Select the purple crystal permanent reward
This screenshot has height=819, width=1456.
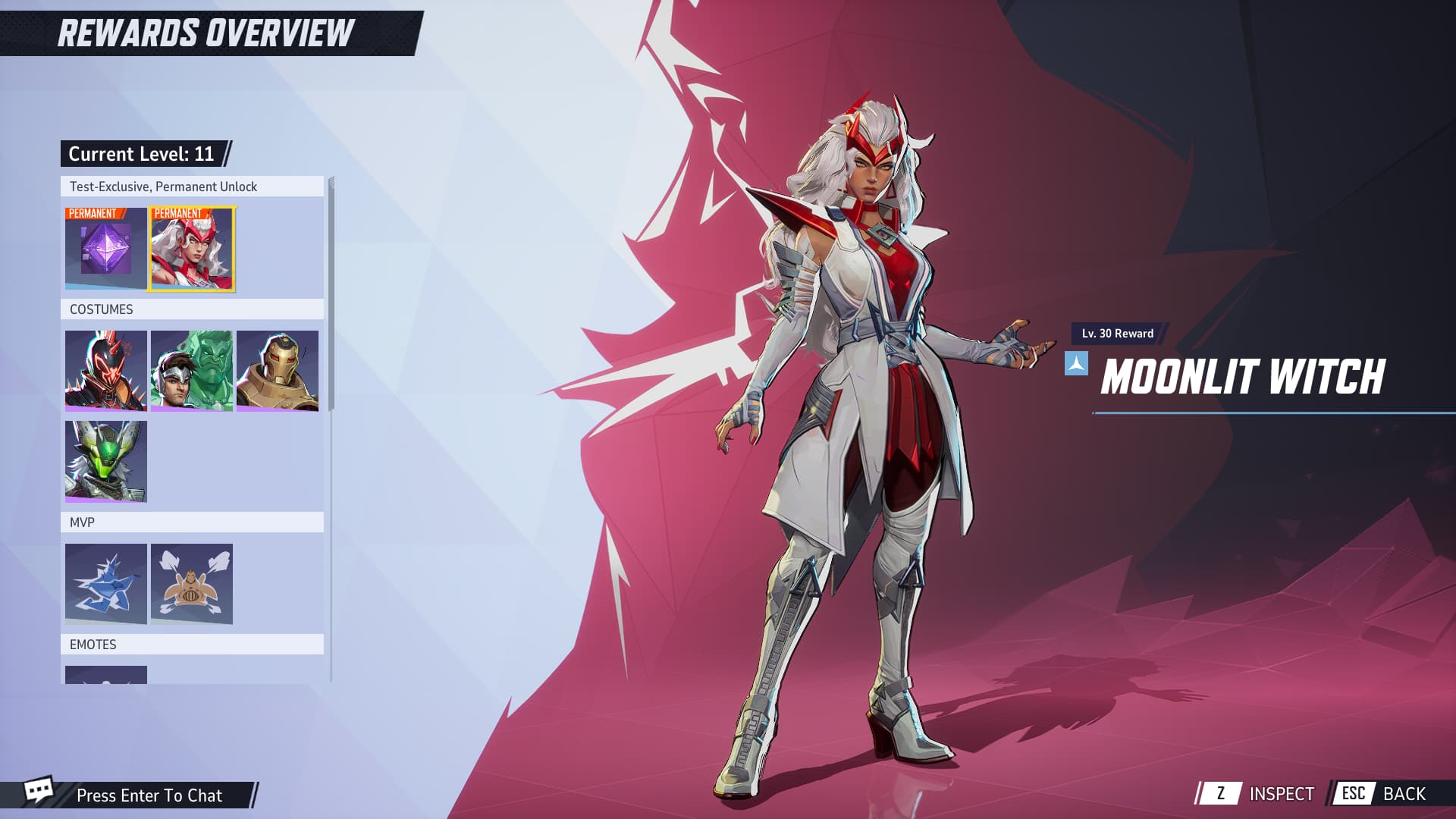[x=105, y=249]
